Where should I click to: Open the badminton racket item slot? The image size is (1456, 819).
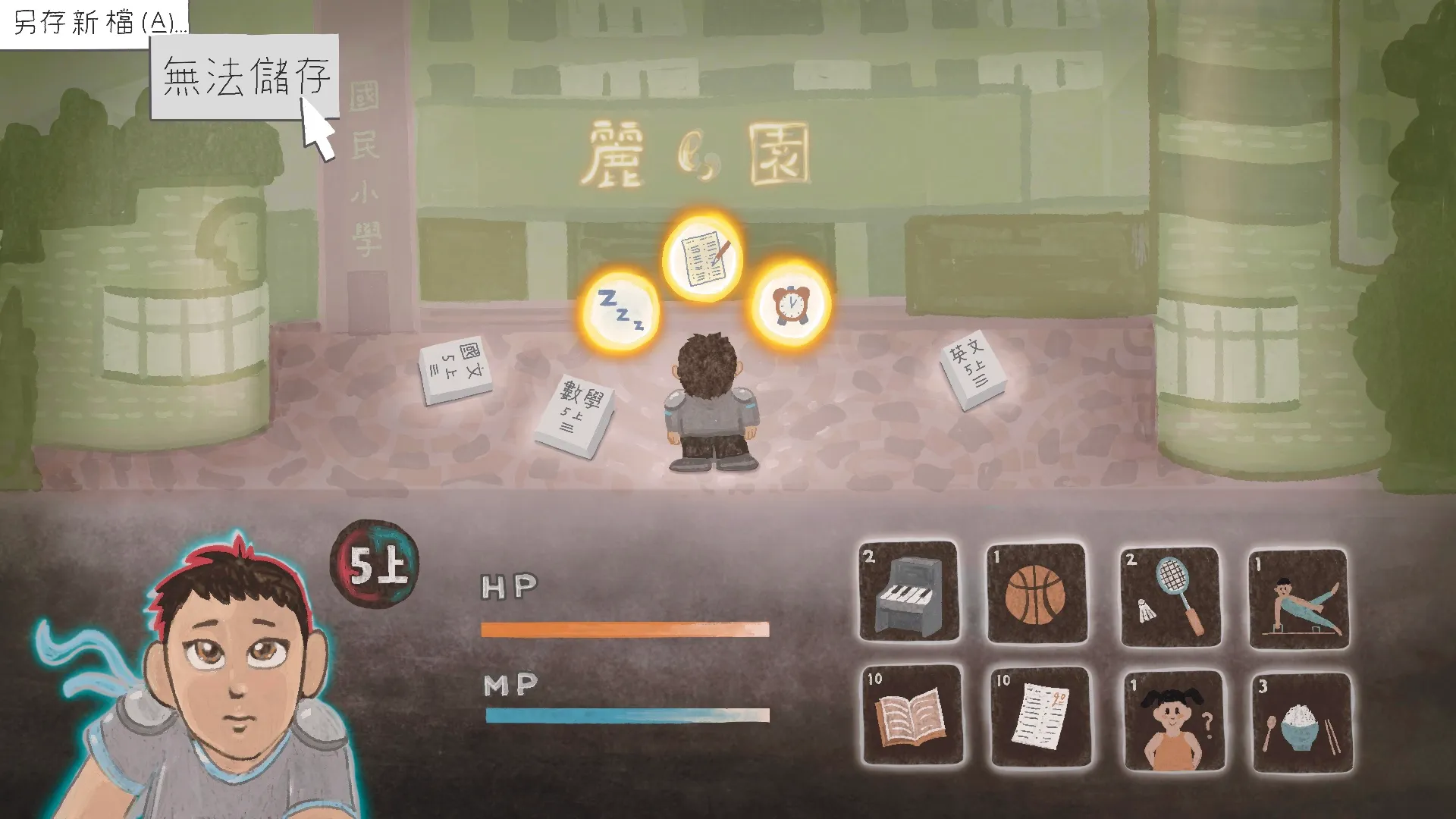[1169, 597]
